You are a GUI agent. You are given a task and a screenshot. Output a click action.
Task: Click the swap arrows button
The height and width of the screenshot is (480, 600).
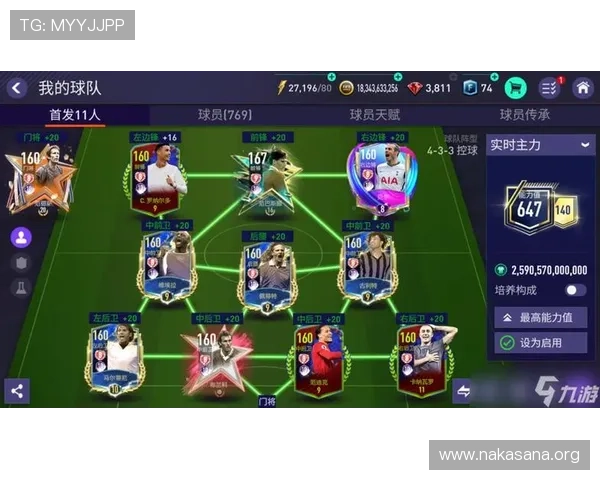point(463,391)
